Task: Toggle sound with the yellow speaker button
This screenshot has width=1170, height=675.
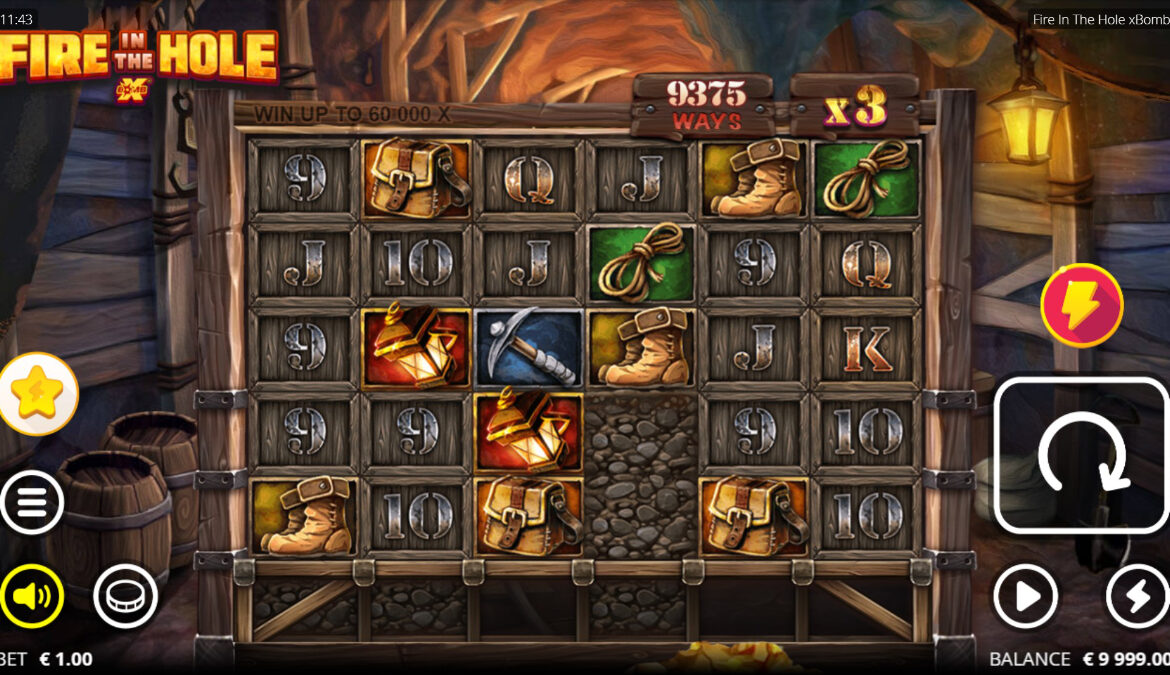Action: click(x=32, y=597)
